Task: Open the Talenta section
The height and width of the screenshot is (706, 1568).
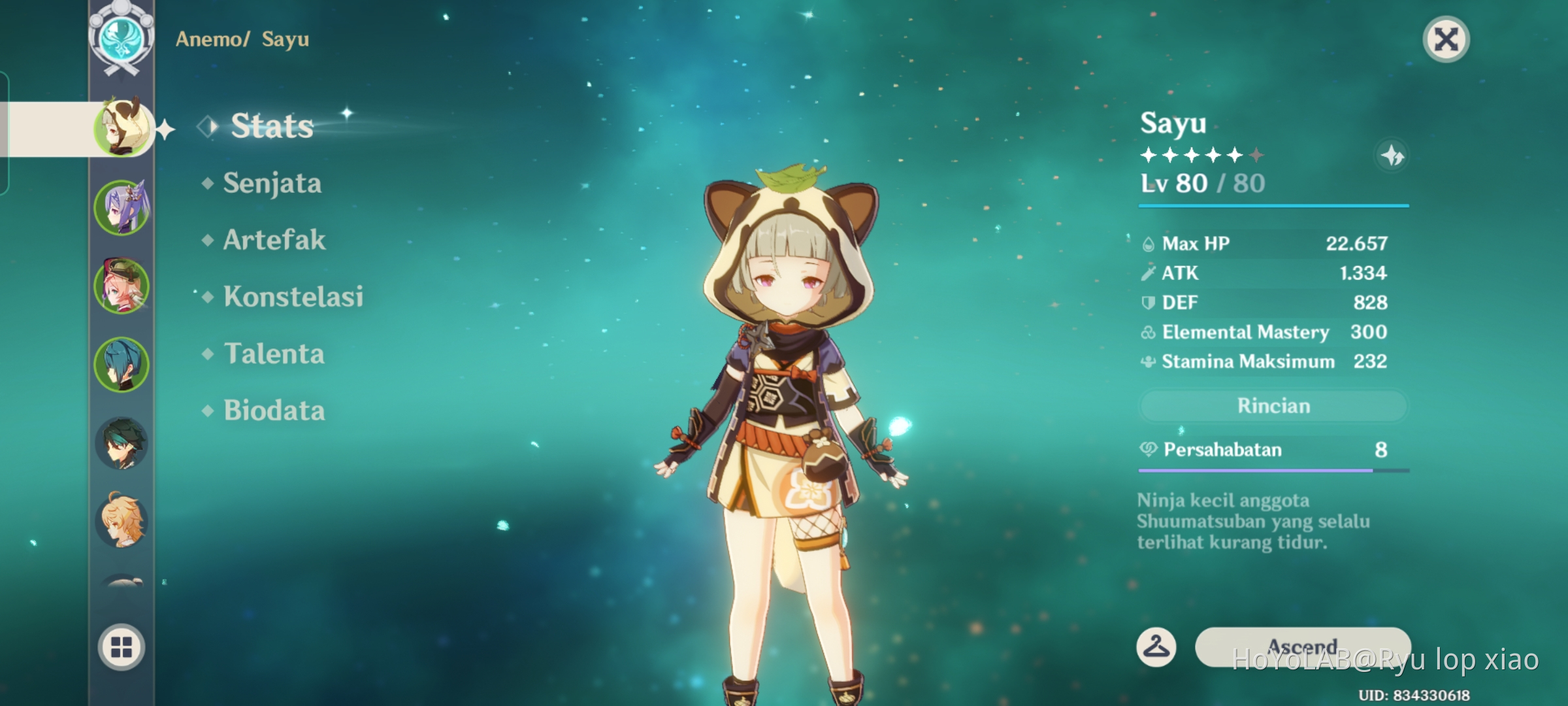Action: [272, 354]
